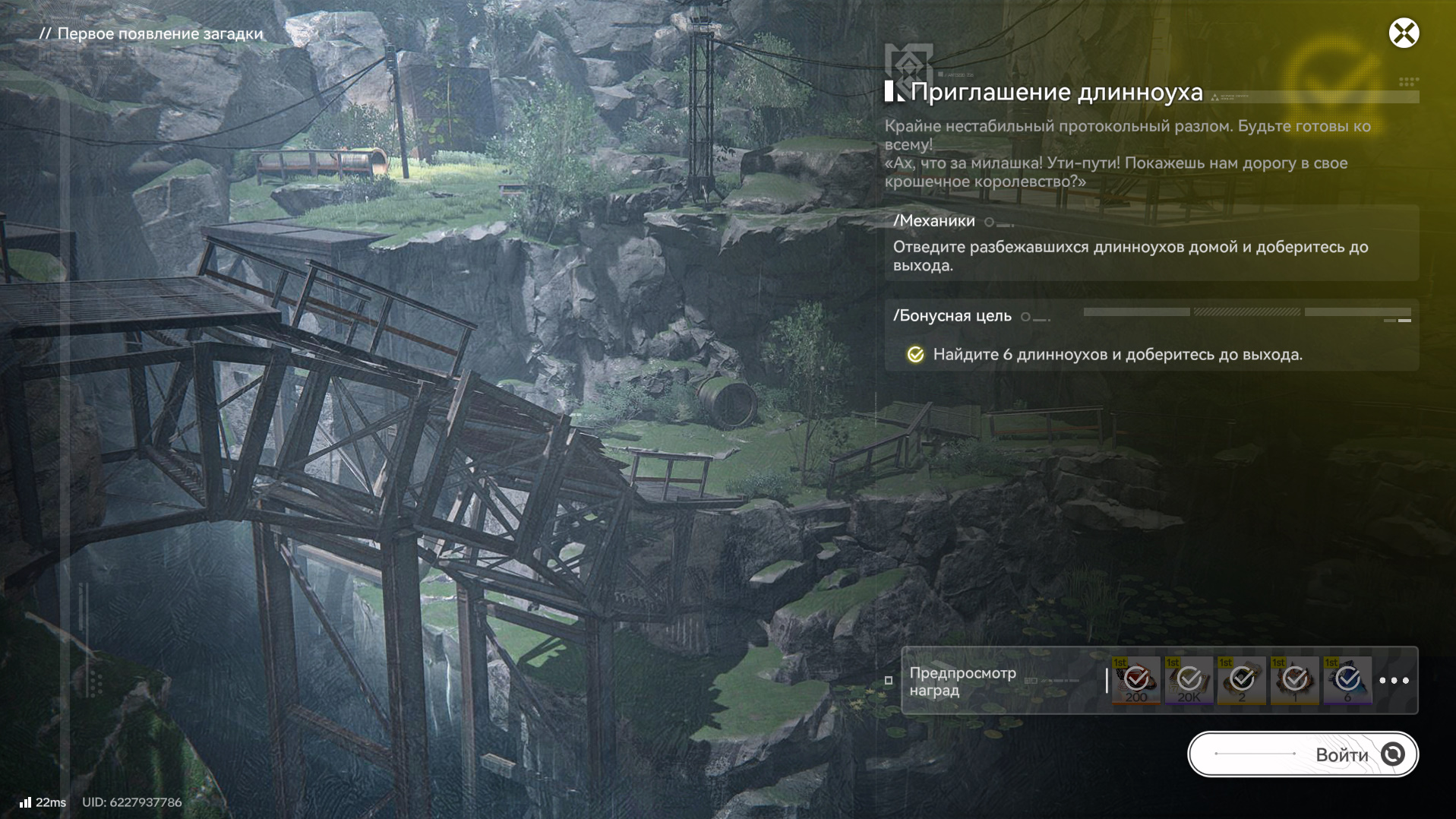Screen dimensions: 1456x819
Task: Inspect the reward with quantity 1
Action: point(1295,681)
